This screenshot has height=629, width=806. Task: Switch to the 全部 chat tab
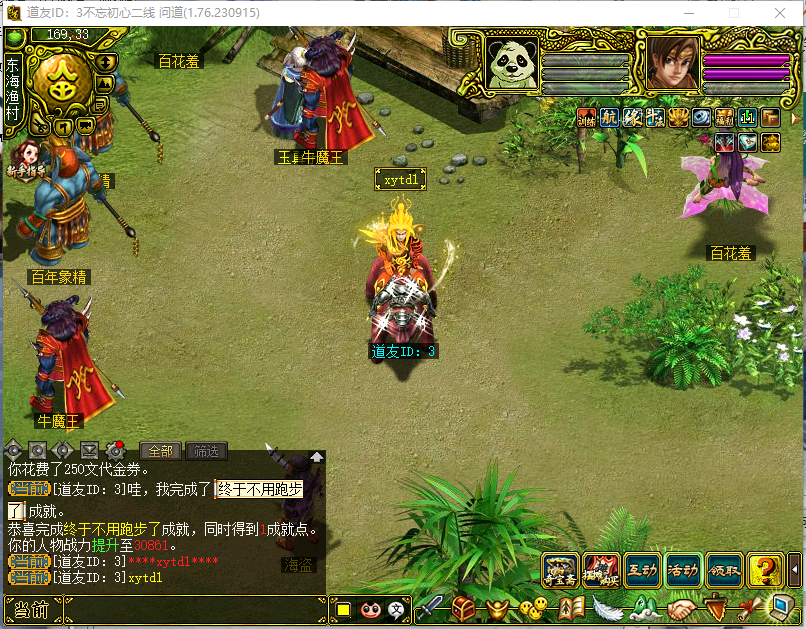[x=160, y=451]
